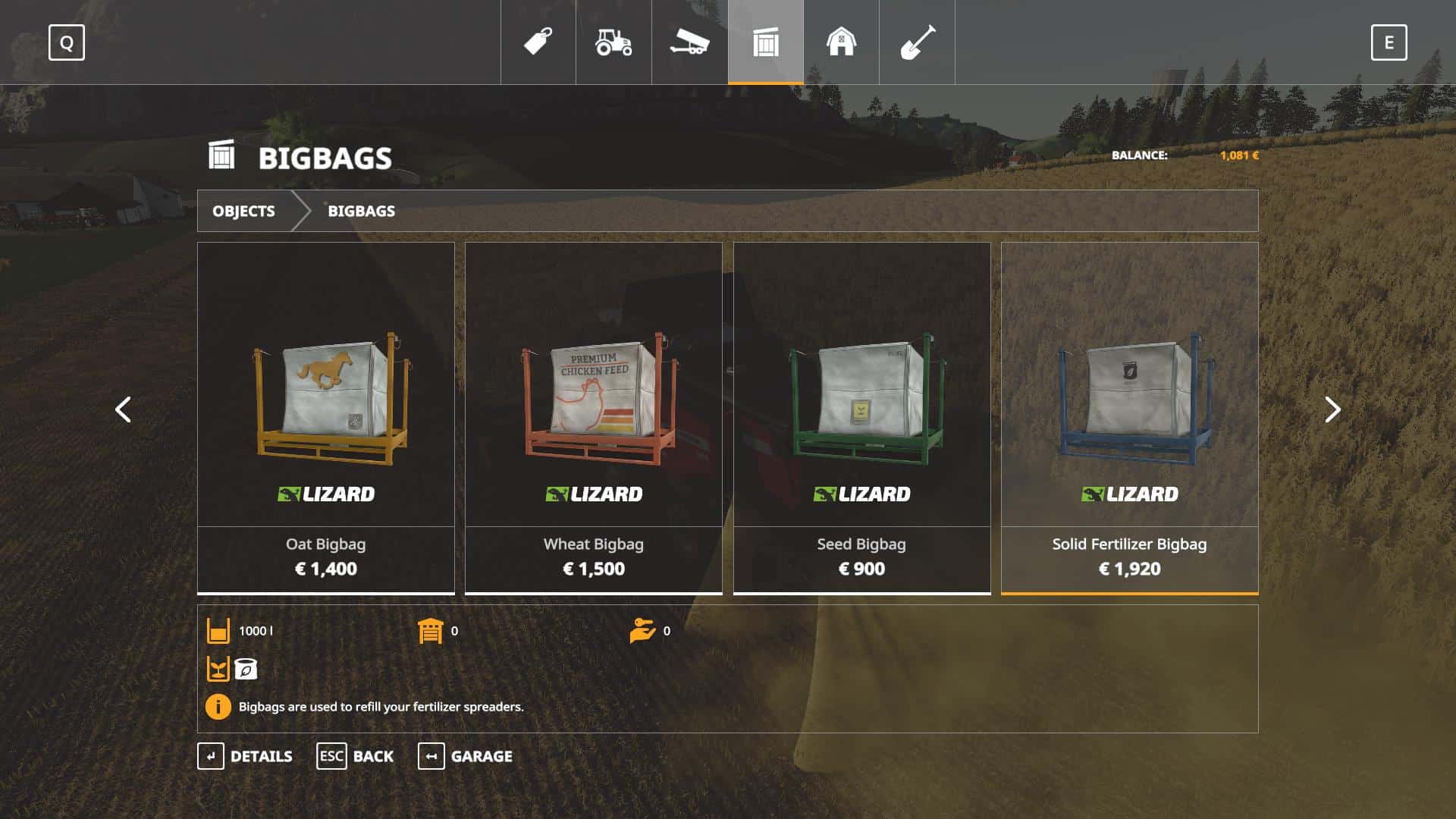Open the Details view

(246, 756)
